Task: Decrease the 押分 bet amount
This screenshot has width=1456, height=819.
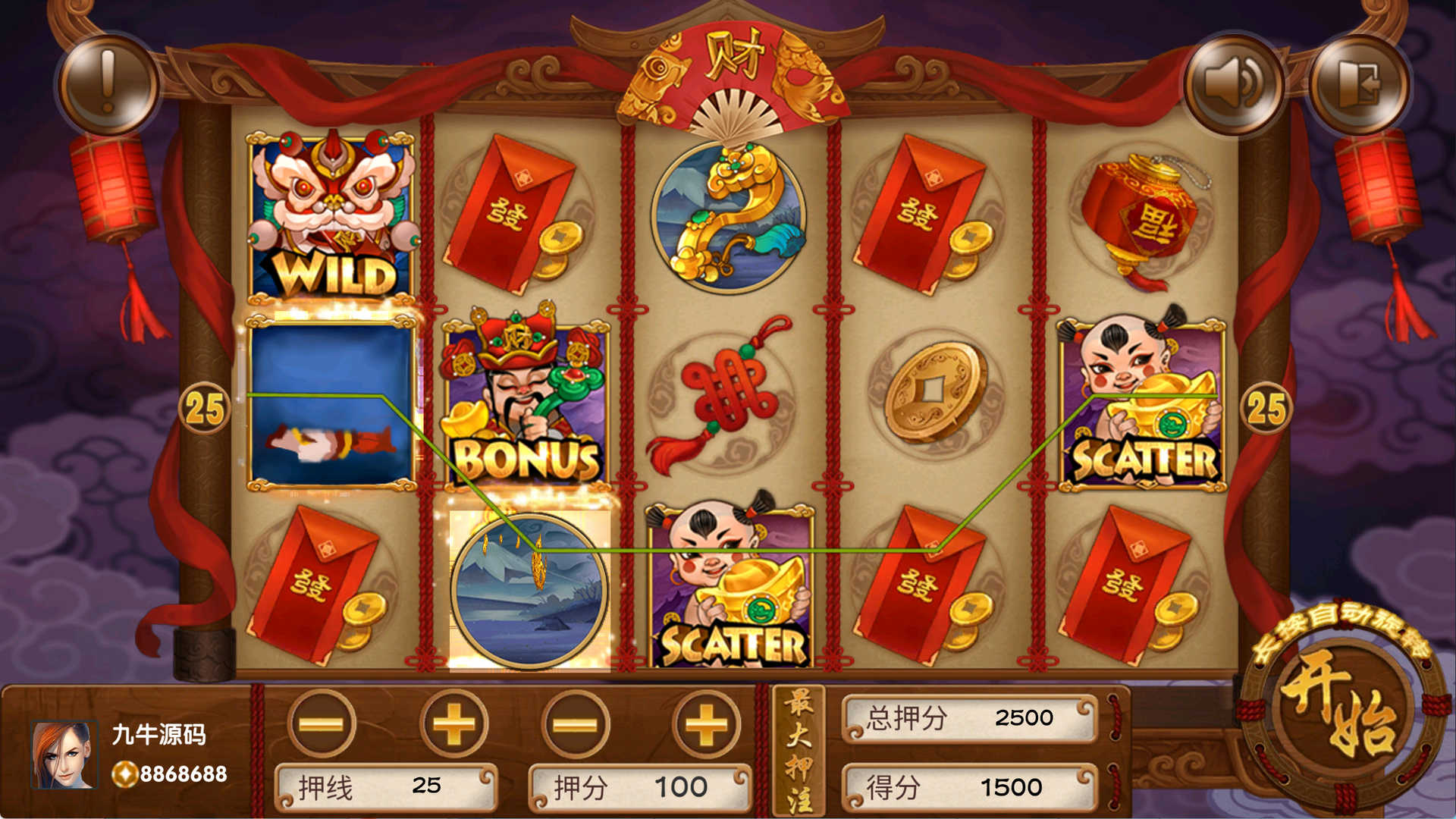Action: (576, 724)
